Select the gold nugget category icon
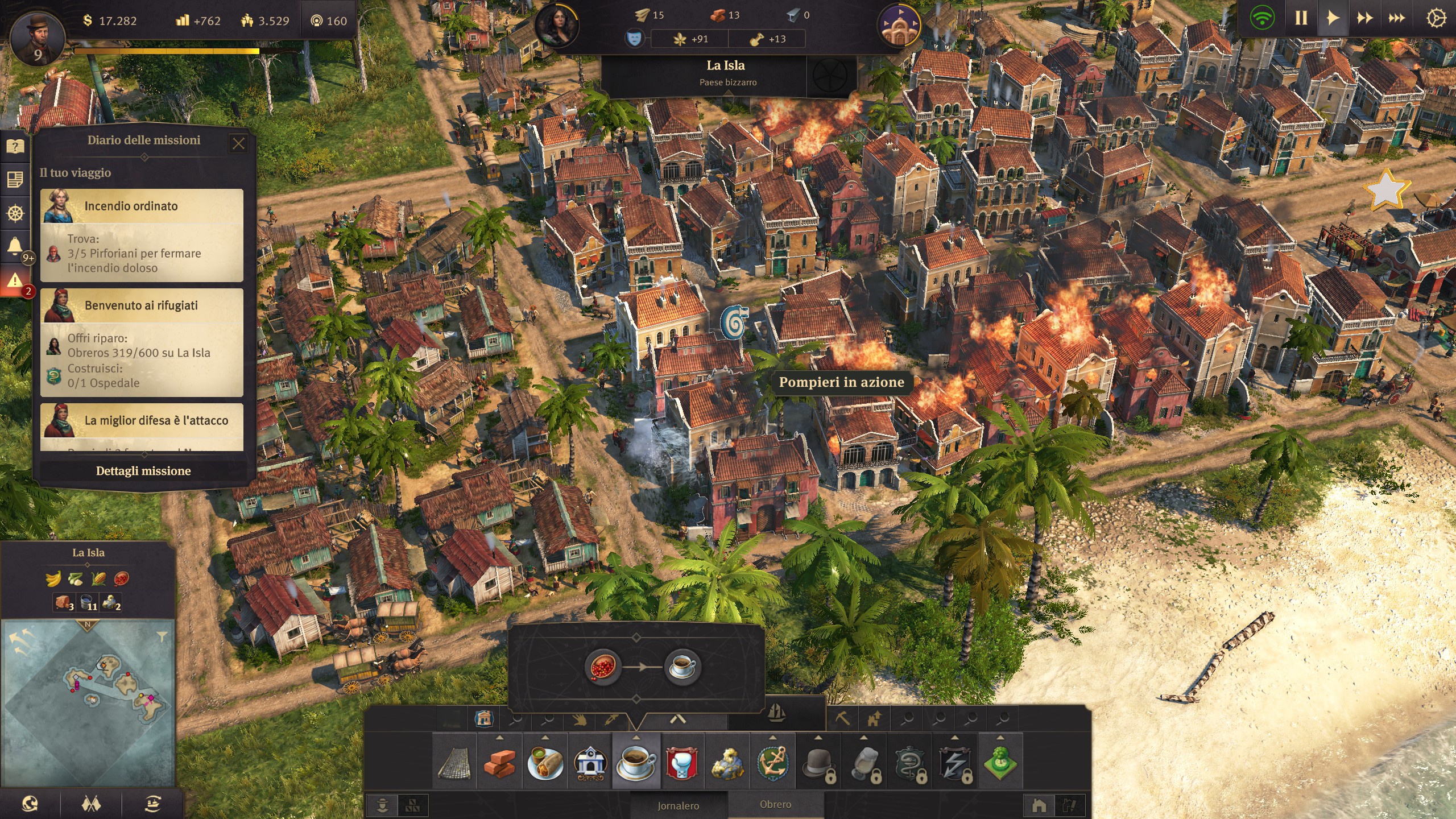The image size is (1456, 819). pos(726,763)
